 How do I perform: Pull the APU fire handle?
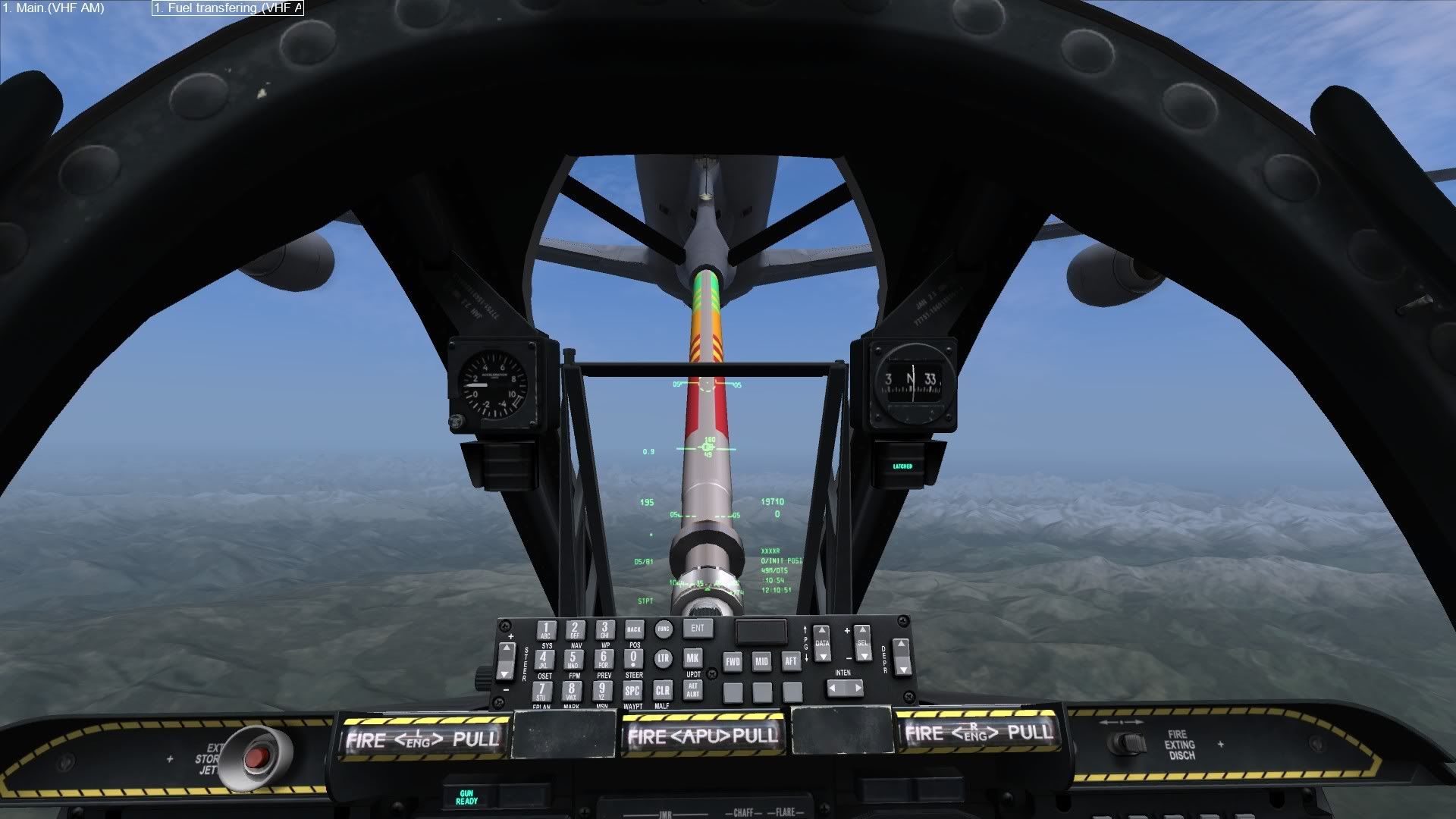tap(703, 735)
